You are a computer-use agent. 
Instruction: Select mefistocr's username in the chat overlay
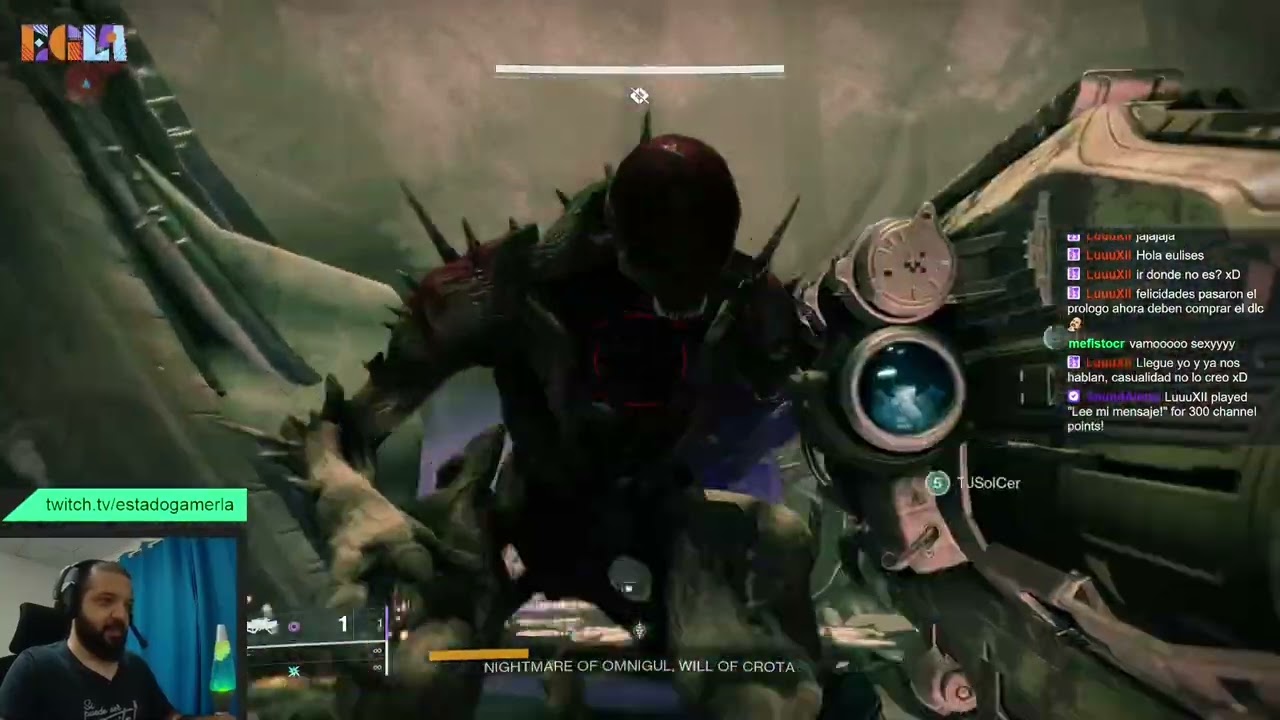[1096, 343]
